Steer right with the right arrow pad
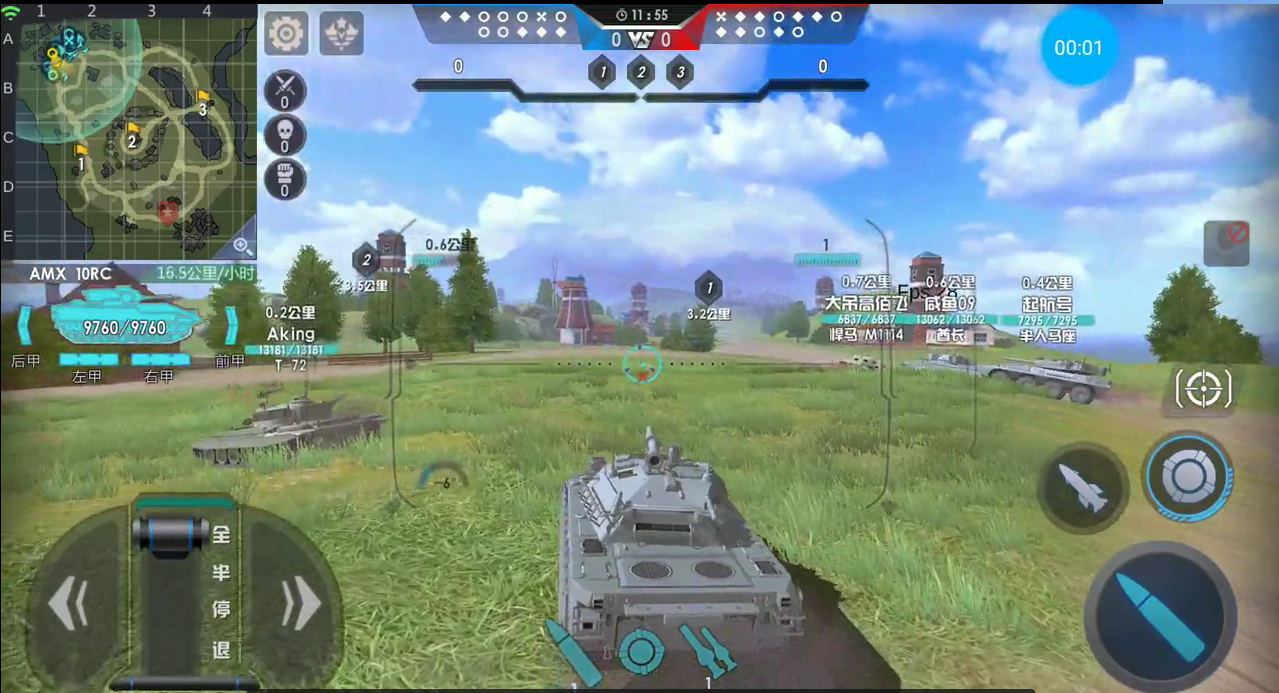 tap(300, 604)
